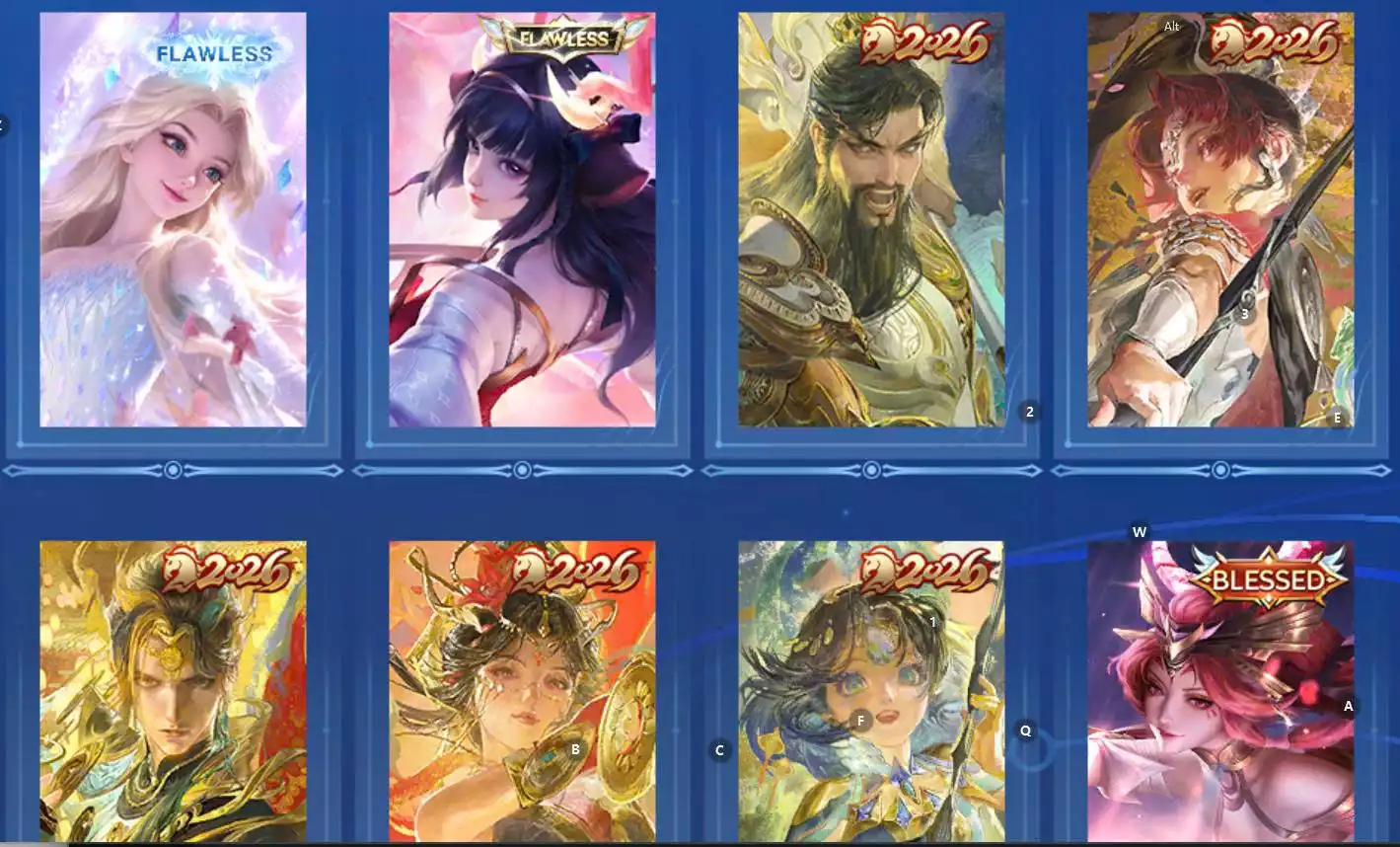Click the center knob on the divider slider rail
The width and height of the screenshot is (1400, 847).
coord(521,471)
